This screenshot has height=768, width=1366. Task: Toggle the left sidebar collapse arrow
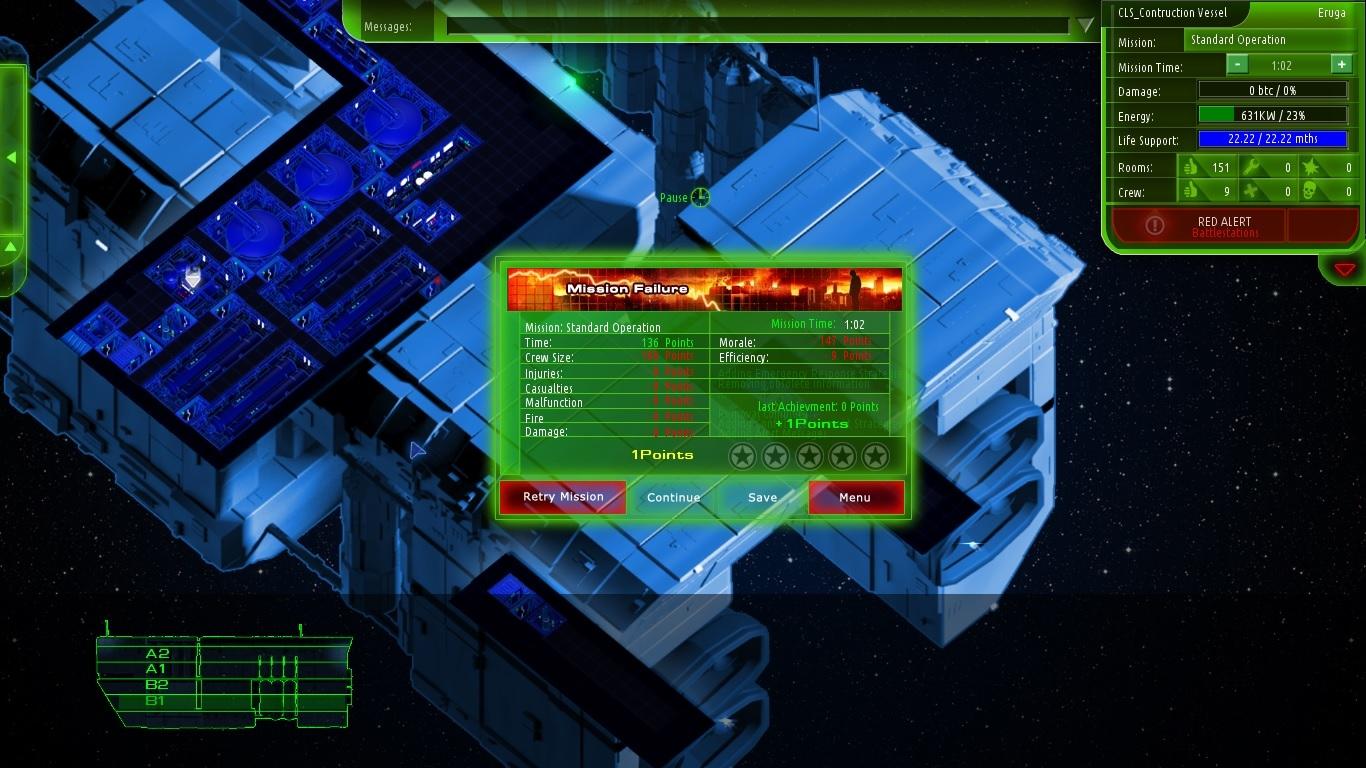(12, 157)
